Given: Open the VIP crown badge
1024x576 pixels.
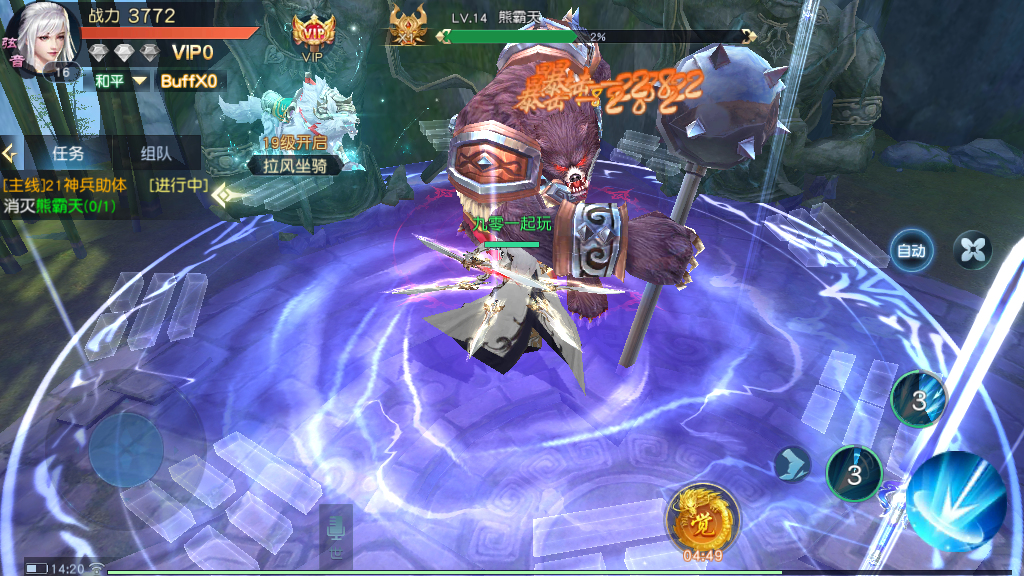Looking at the screenshot, I should coord(313,32).
